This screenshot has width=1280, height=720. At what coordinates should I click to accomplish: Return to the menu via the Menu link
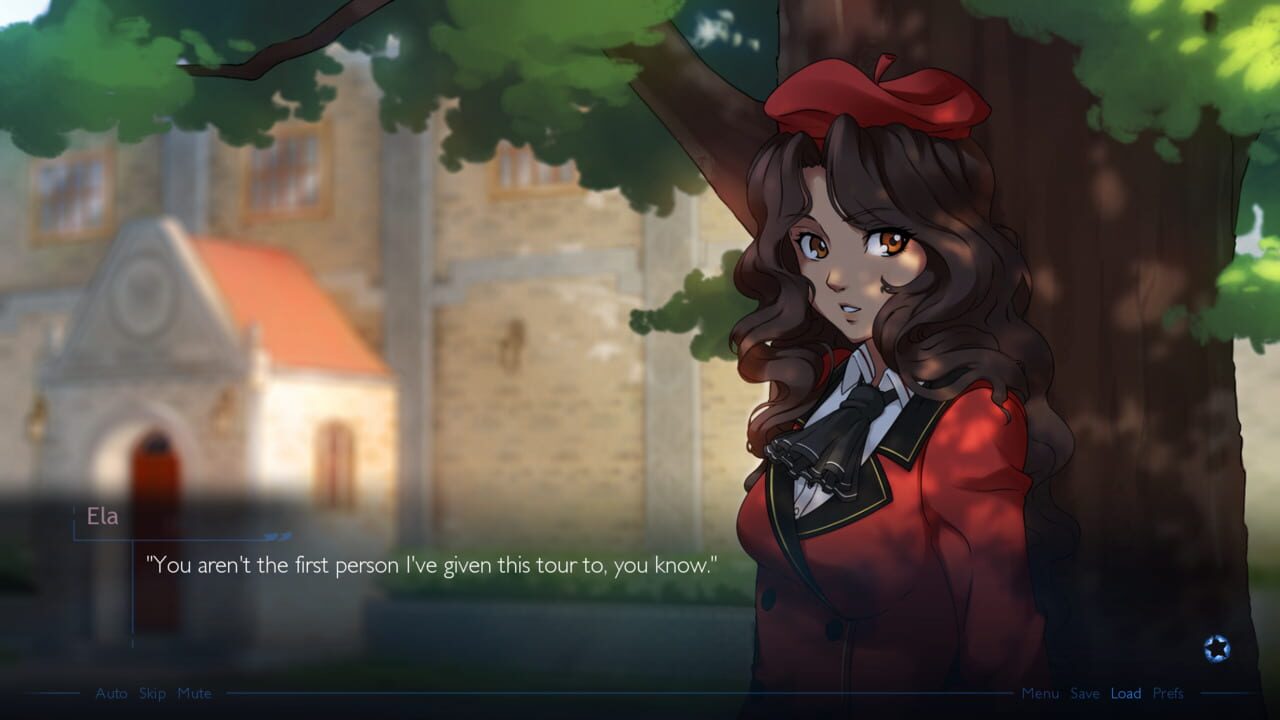pos(1041,693)
